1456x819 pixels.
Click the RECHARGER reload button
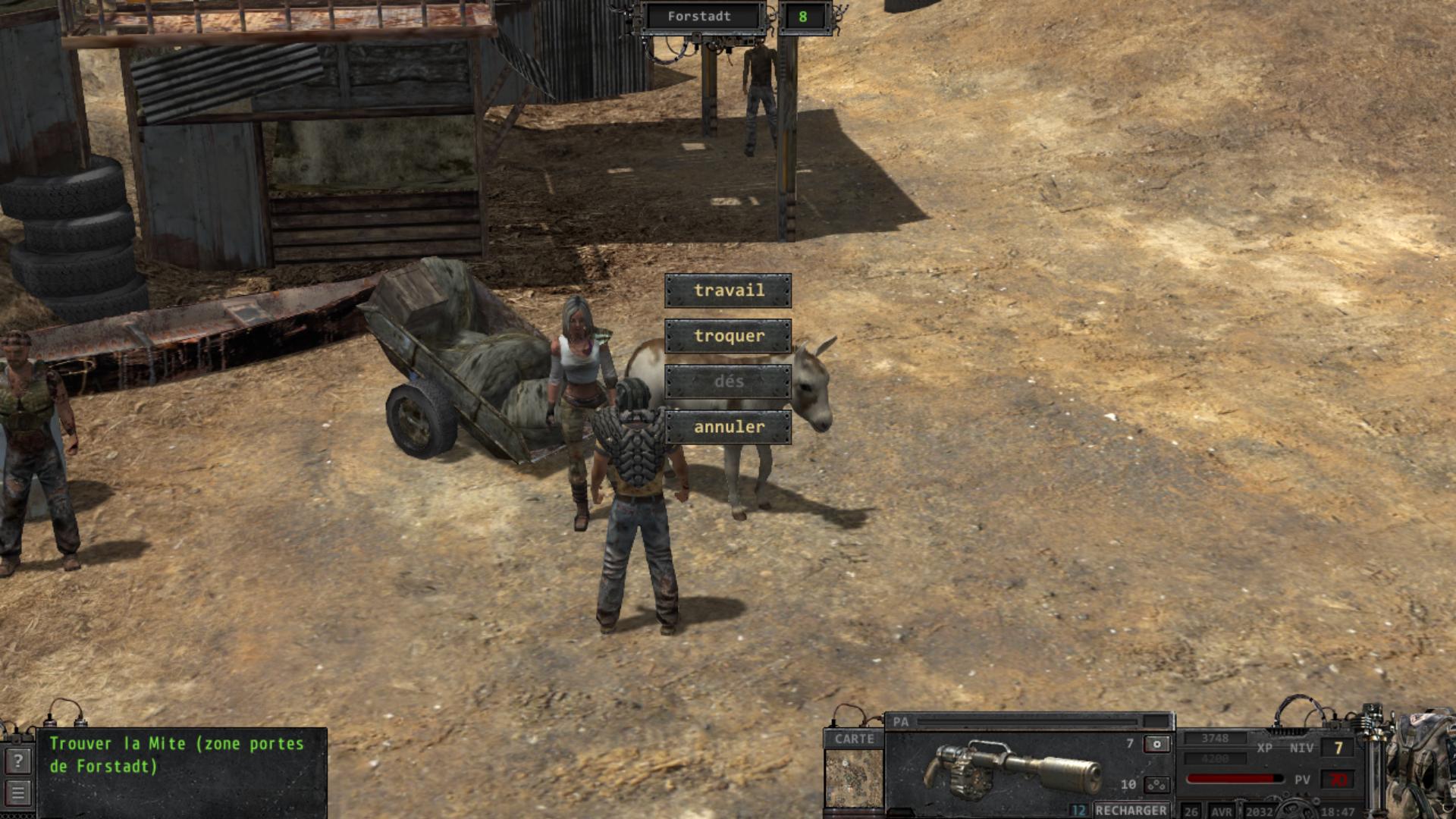pos(1131,810)
